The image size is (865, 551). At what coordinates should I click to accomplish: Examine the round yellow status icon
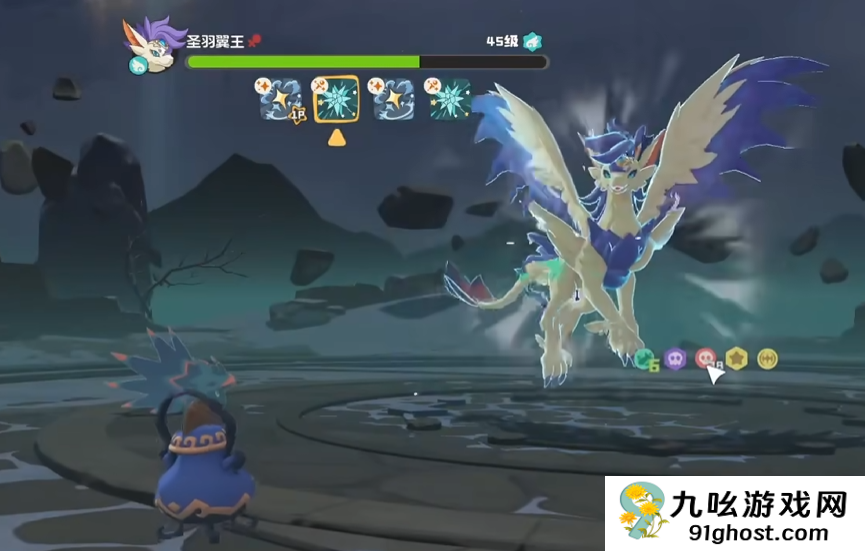click(x=767, y=358)
